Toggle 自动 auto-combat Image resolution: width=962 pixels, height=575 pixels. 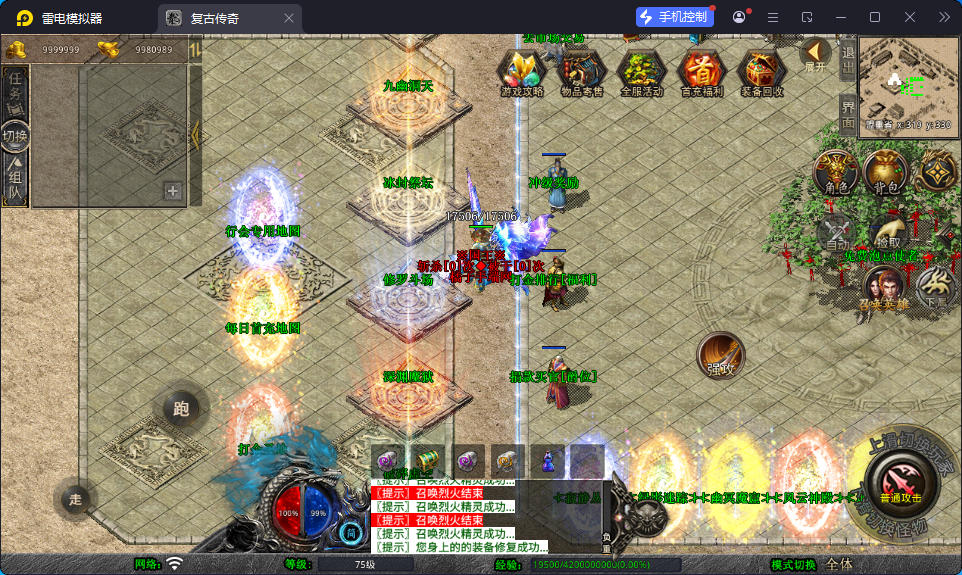tap(836, 234)
